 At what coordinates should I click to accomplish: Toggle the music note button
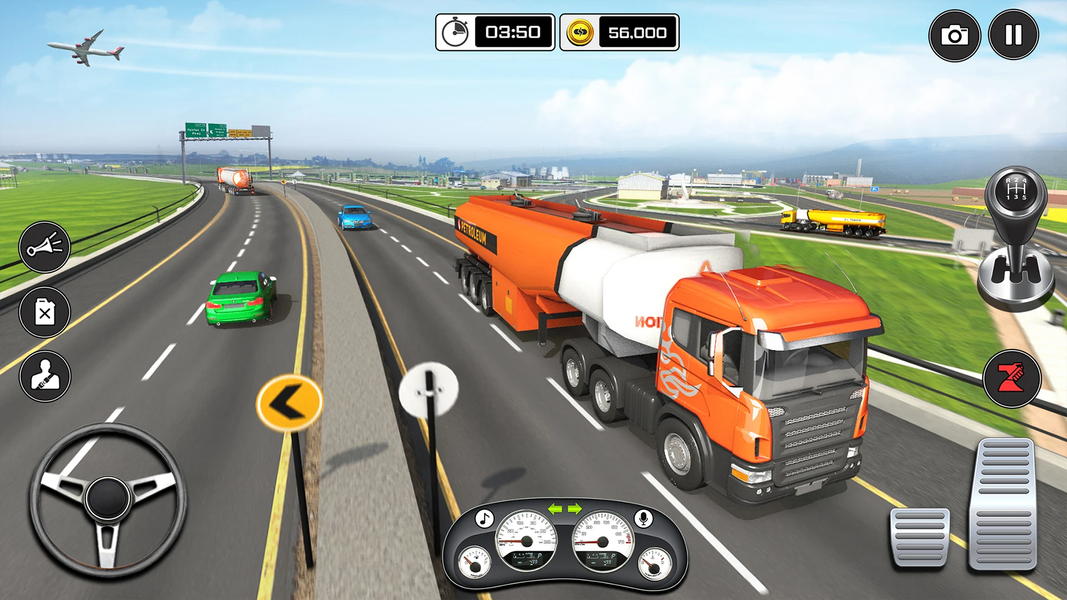pyautogui.click(x=484, y=518)
